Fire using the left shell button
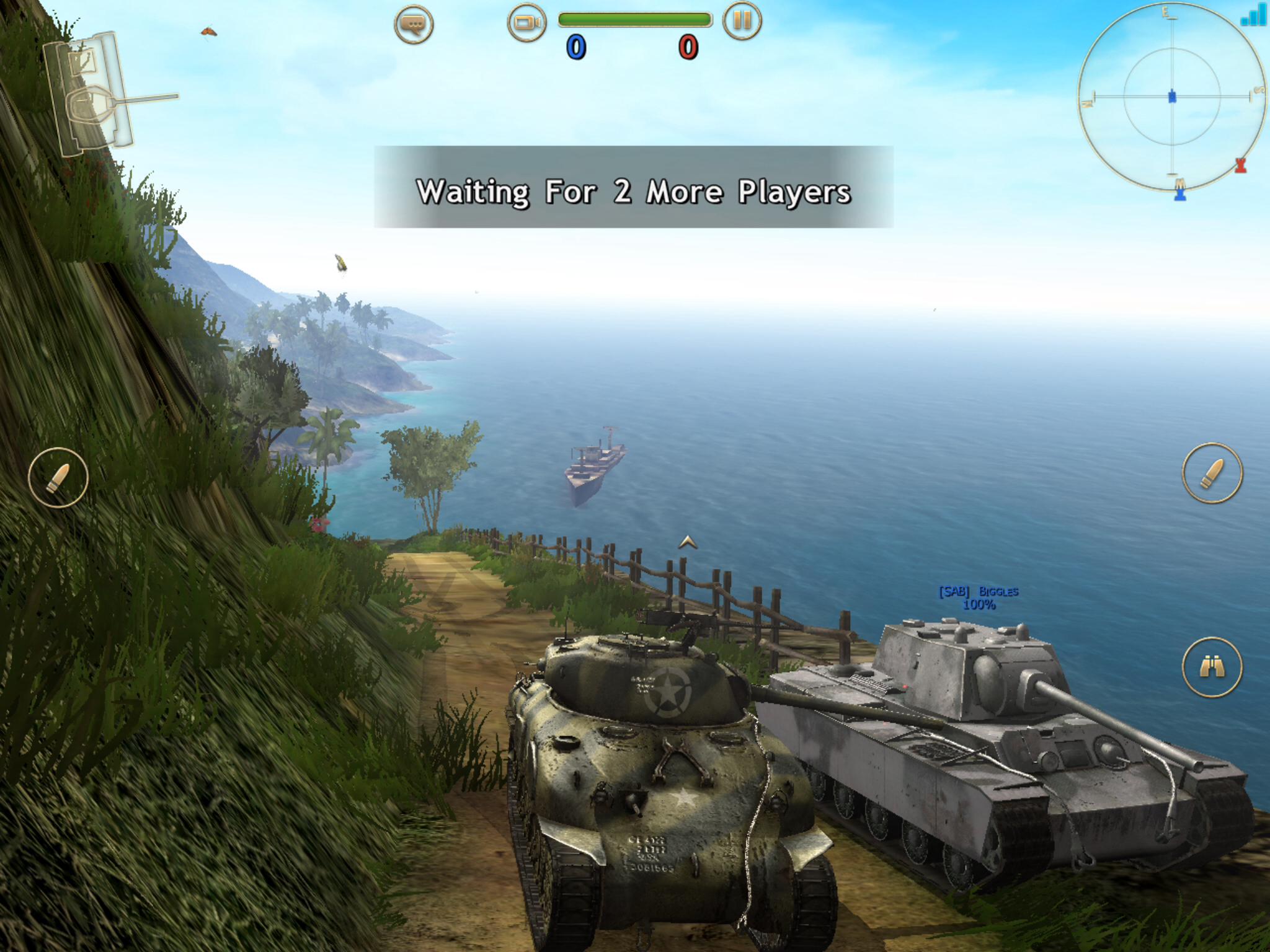 [58, 477]
